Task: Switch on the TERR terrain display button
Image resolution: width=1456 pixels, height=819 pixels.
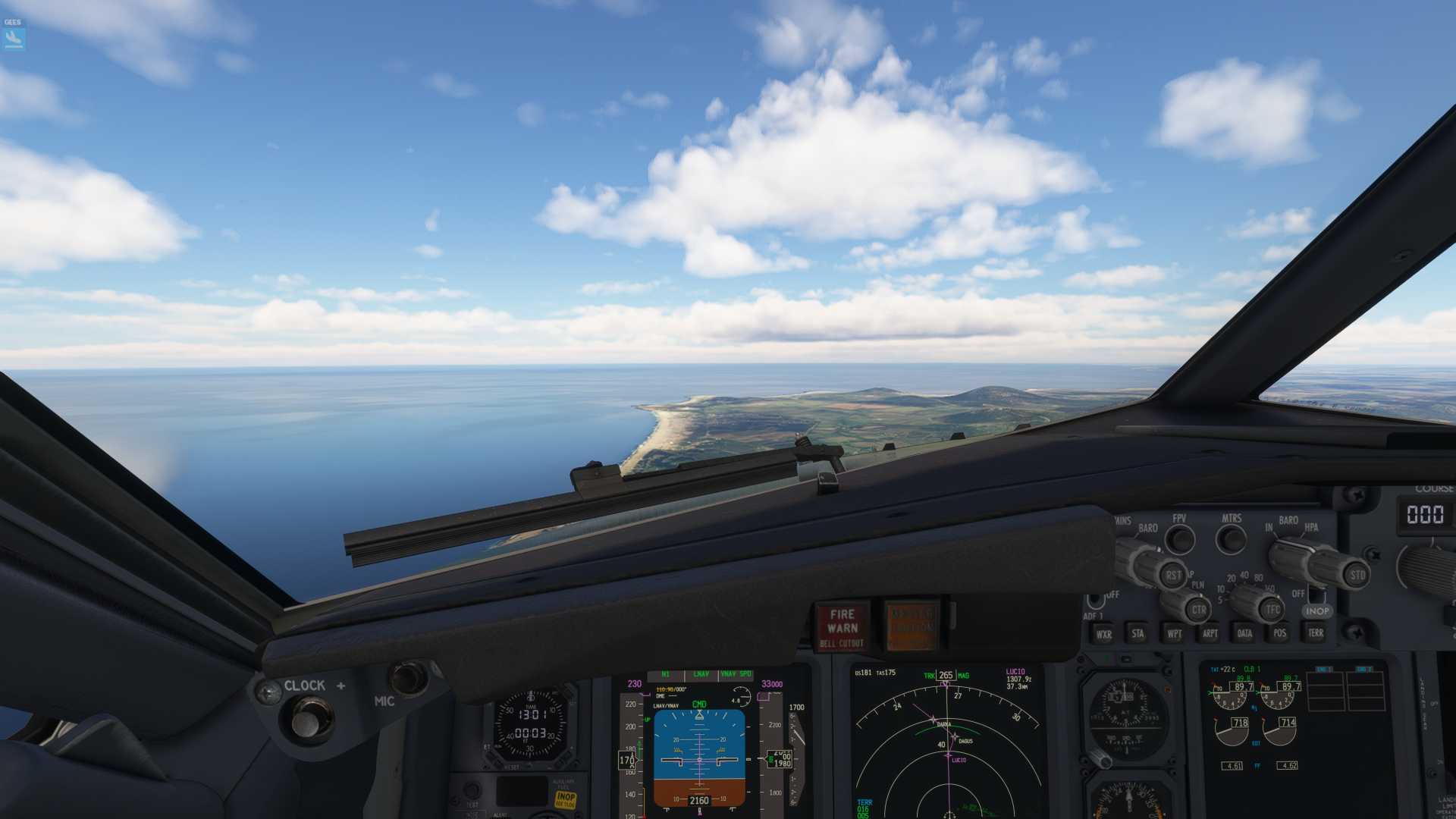Action: click(1316, 633)
